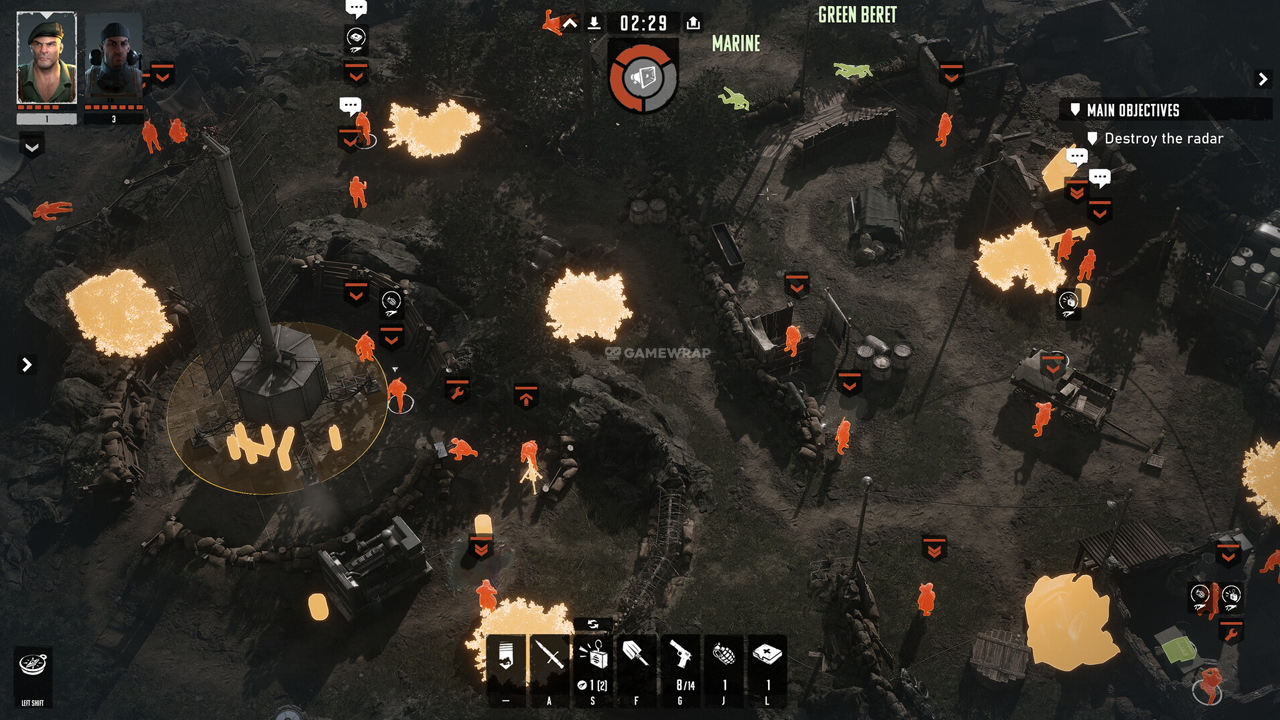Activate the rank chevron ability slot

pos(506,659)
